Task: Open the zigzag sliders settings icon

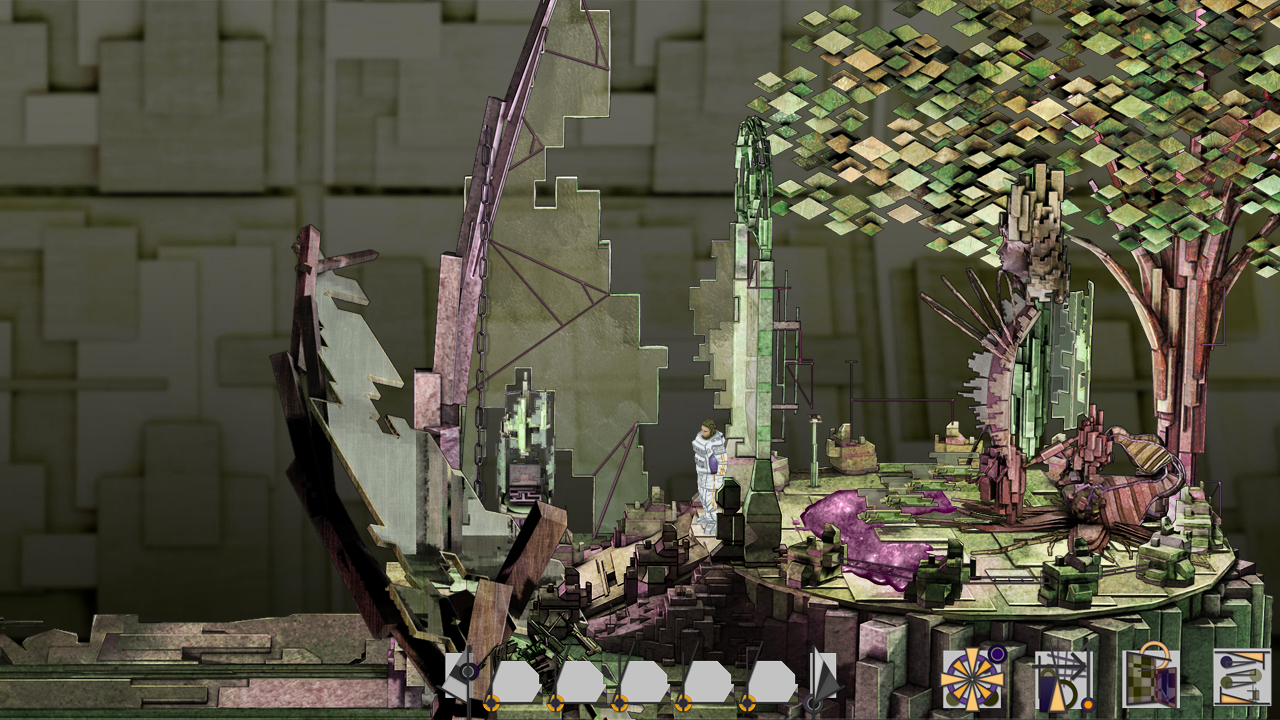Action: point(1241,677)
